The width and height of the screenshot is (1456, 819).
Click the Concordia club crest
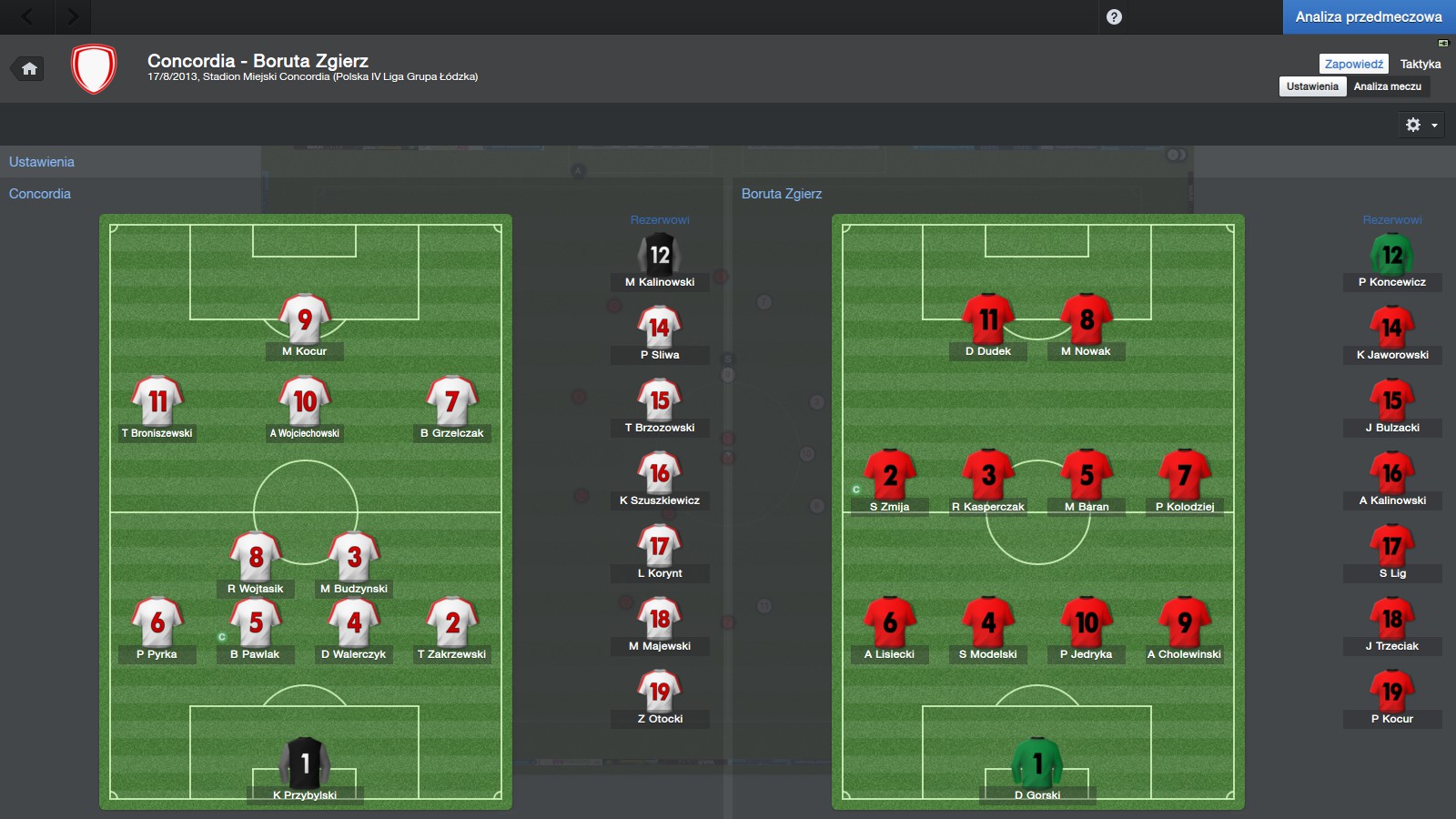click(94, 69)
